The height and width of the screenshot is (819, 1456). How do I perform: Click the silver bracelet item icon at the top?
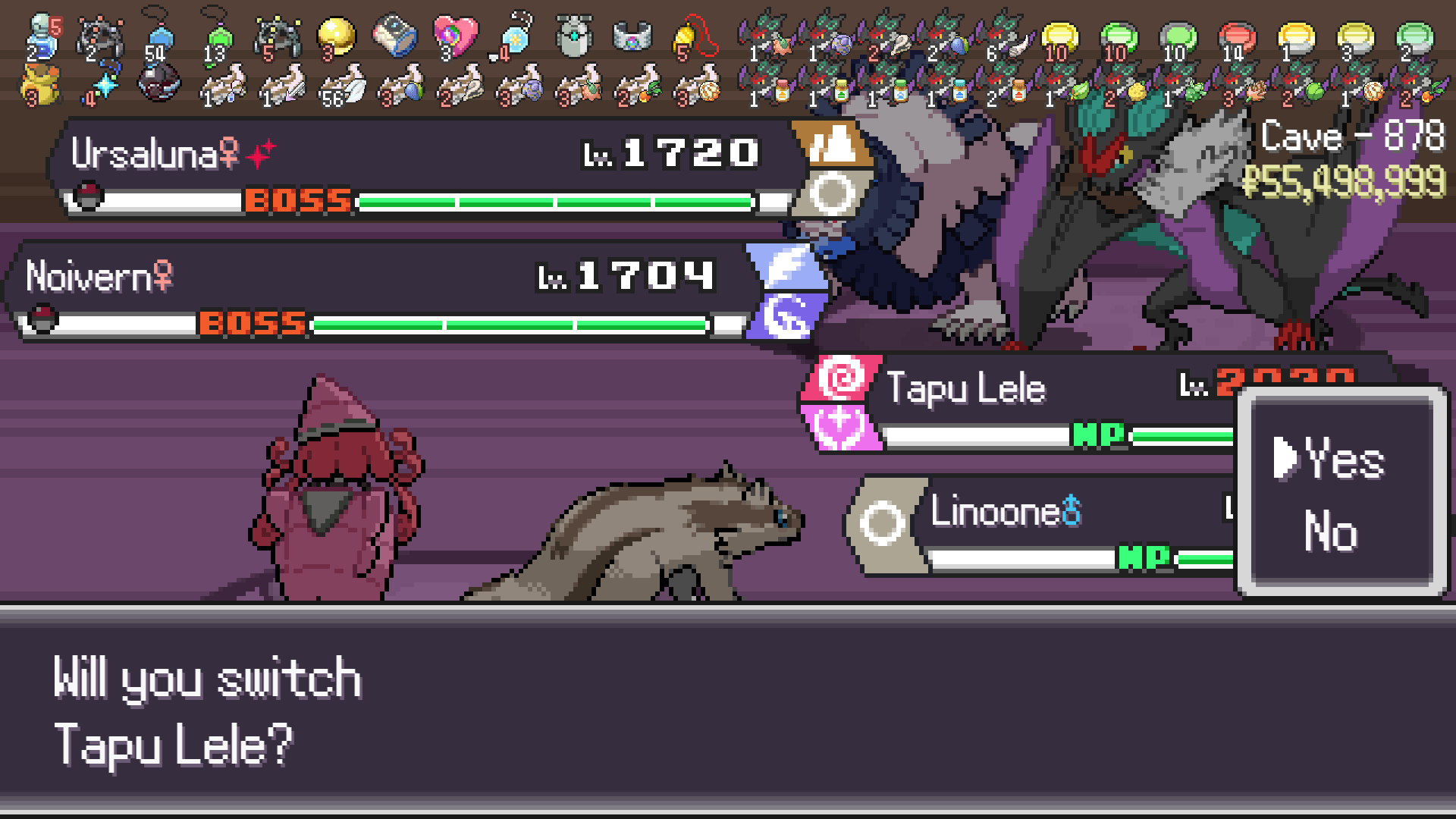(x=632, y=36)
